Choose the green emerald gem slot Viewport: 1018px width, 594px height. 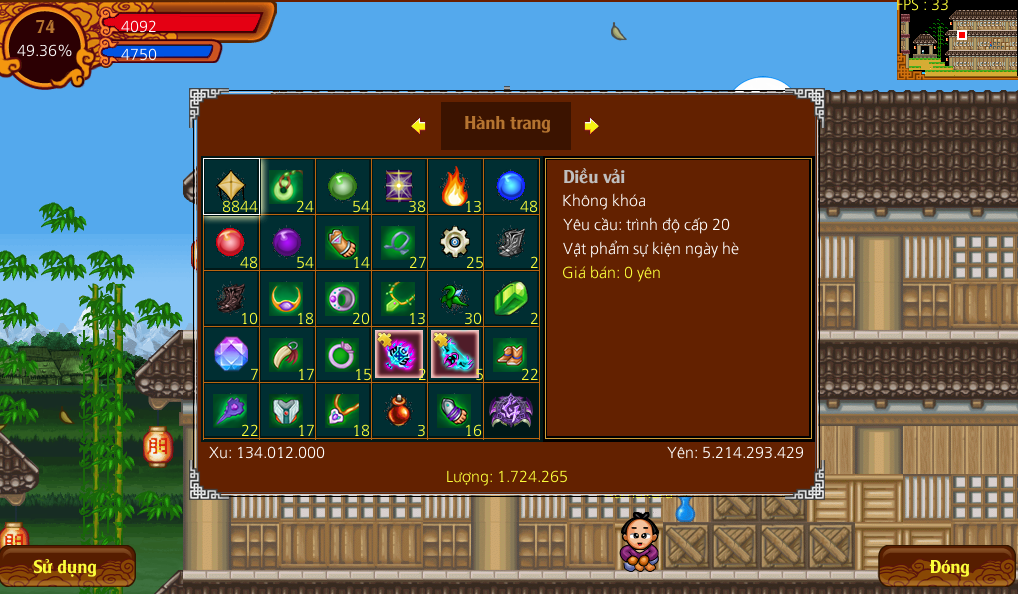511,299
